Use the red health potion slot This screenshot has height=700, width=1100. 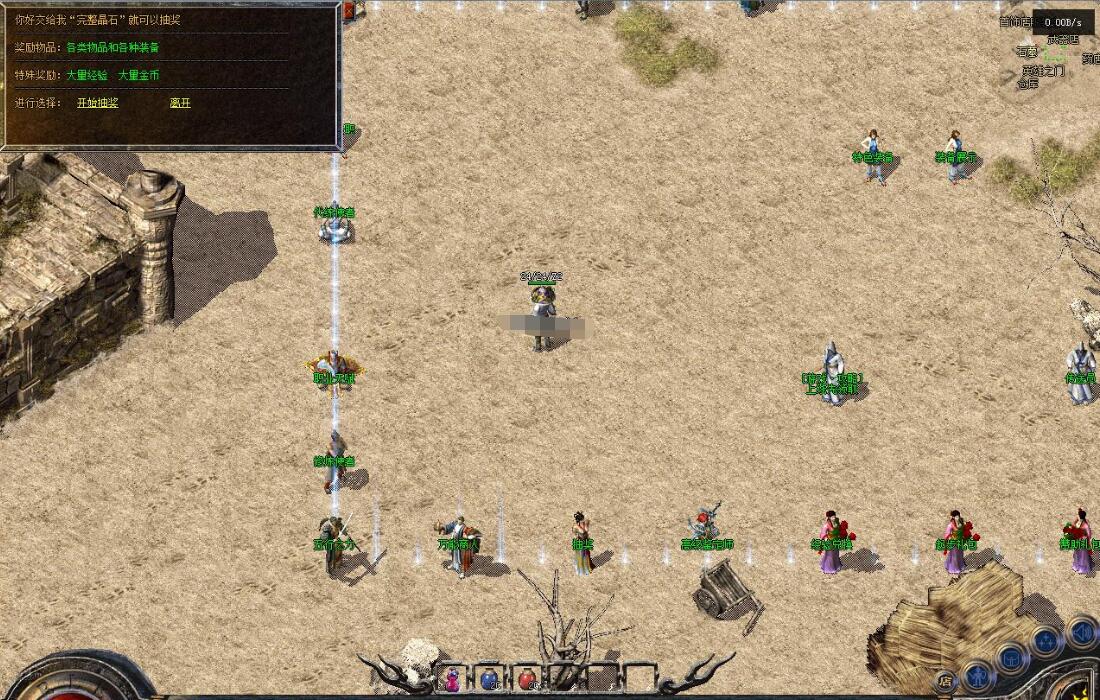[x=526, y=679]
